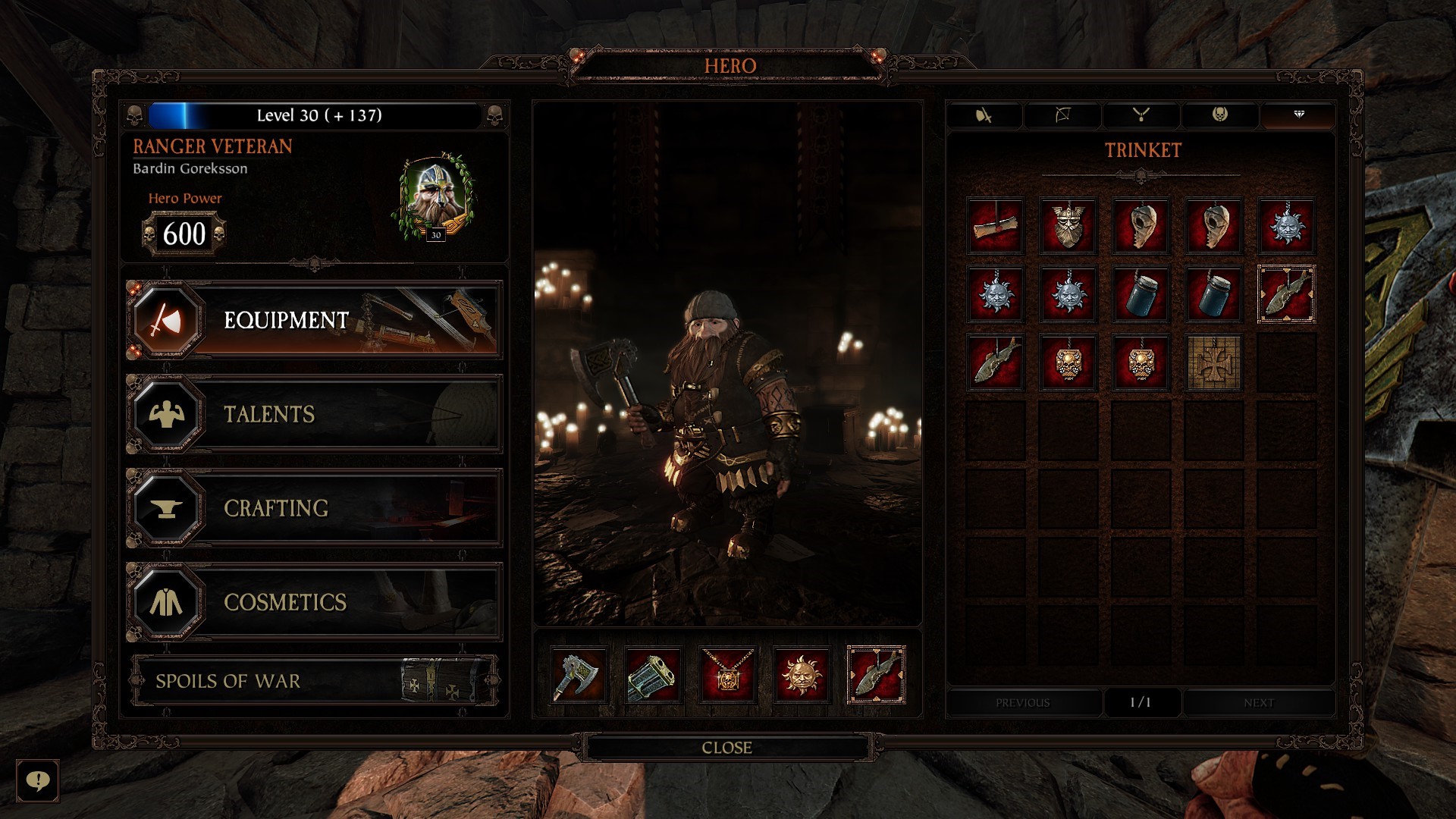
Task: Open the Equipment menu
Action: coord(314,320)
